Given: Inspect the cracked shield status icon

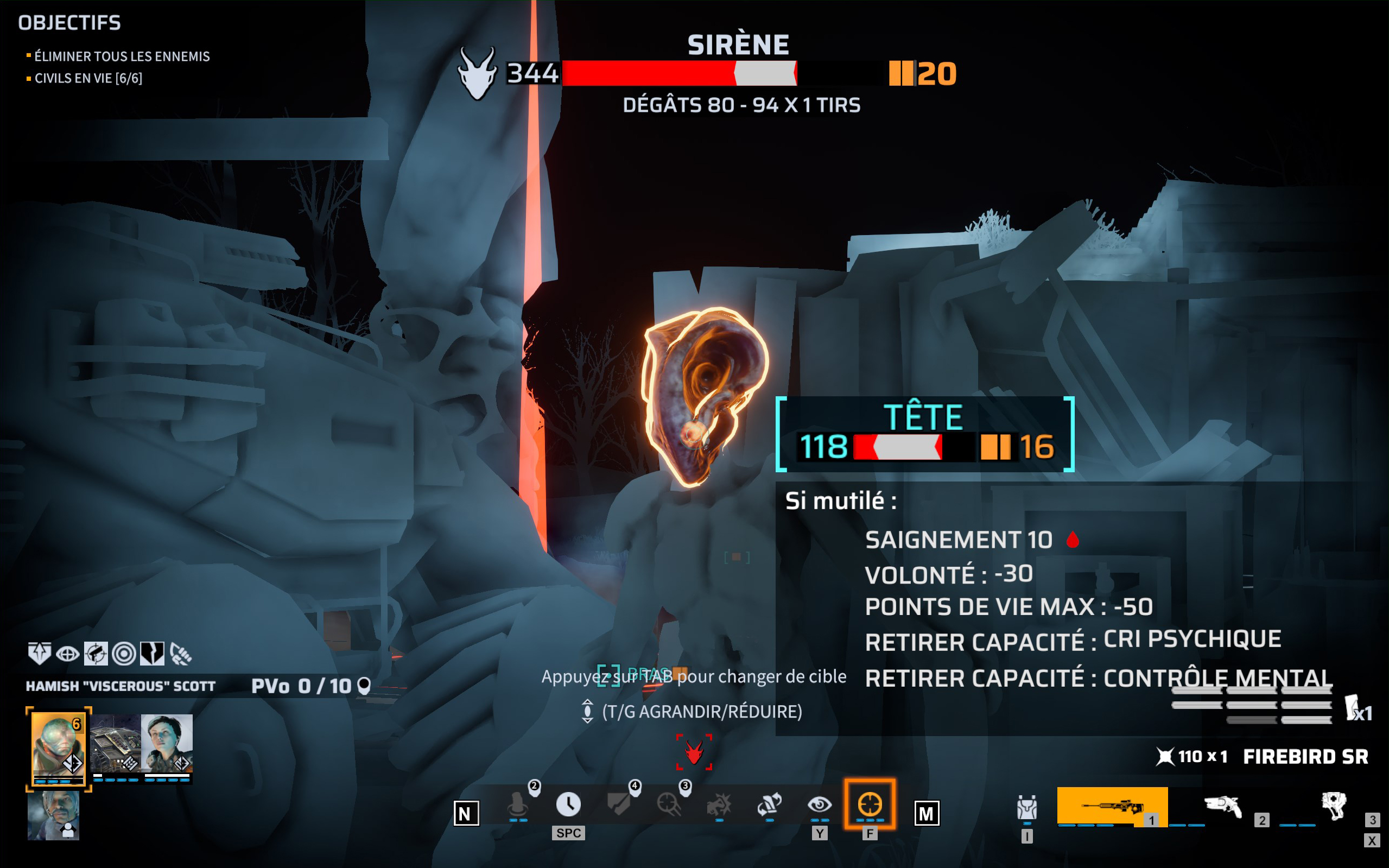Looking at the screenshot, I should (152, 653).
